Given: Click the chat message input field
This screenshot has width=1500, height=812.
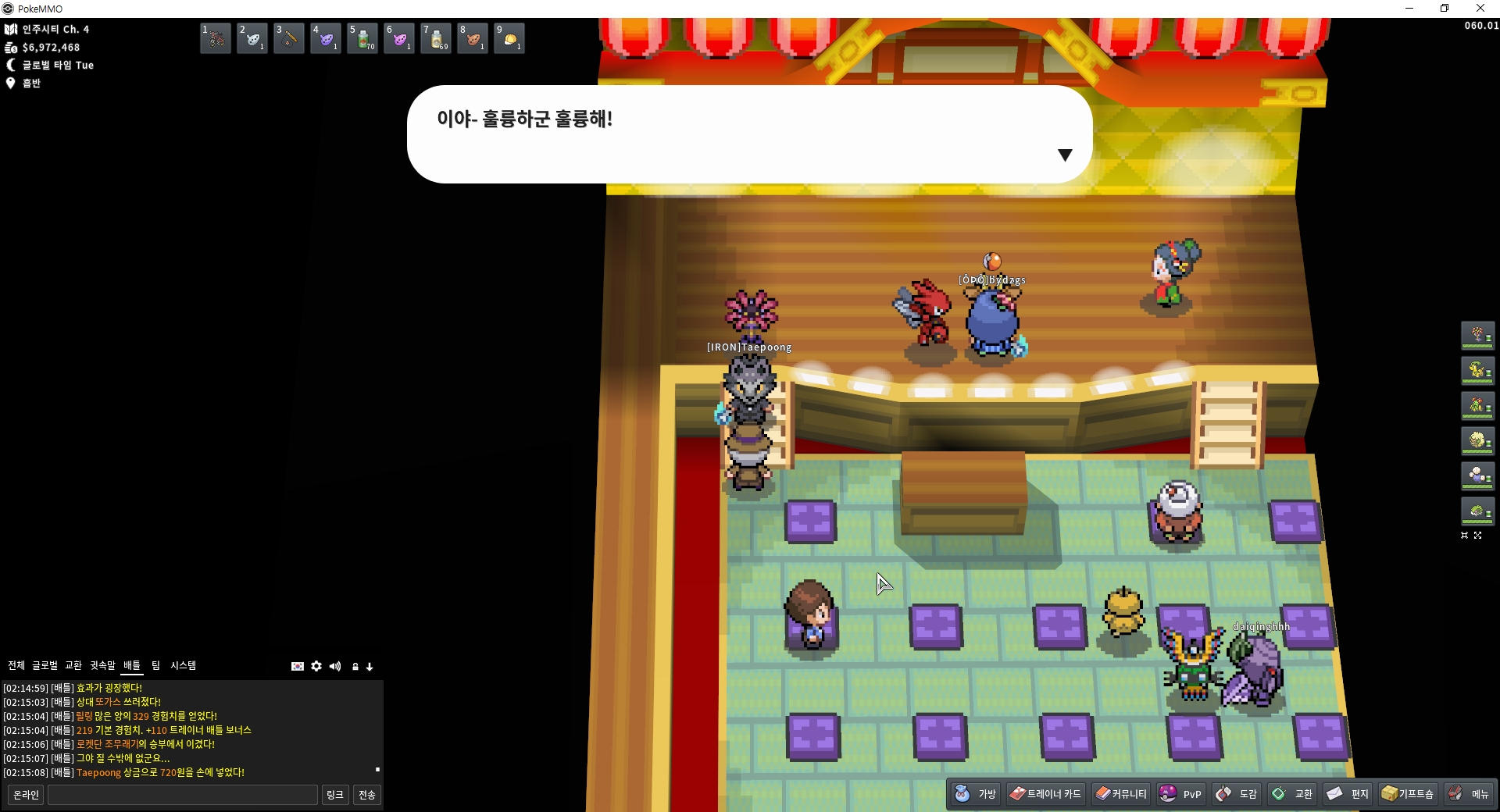Looking at the screenshot, I should [x=183, y=795].
